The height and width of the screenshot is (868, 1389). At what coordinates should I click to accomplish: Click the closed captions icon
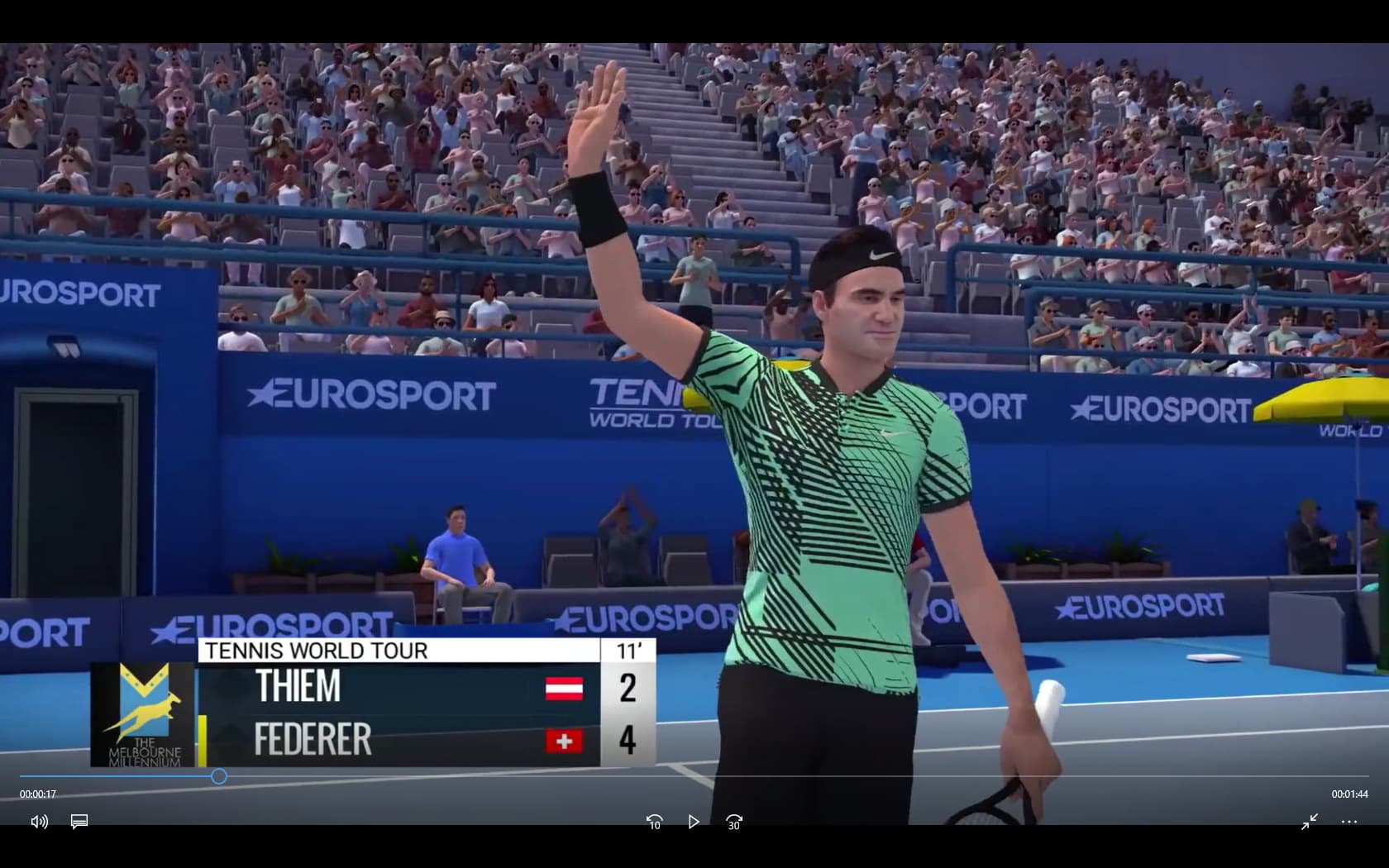point(79,822)
